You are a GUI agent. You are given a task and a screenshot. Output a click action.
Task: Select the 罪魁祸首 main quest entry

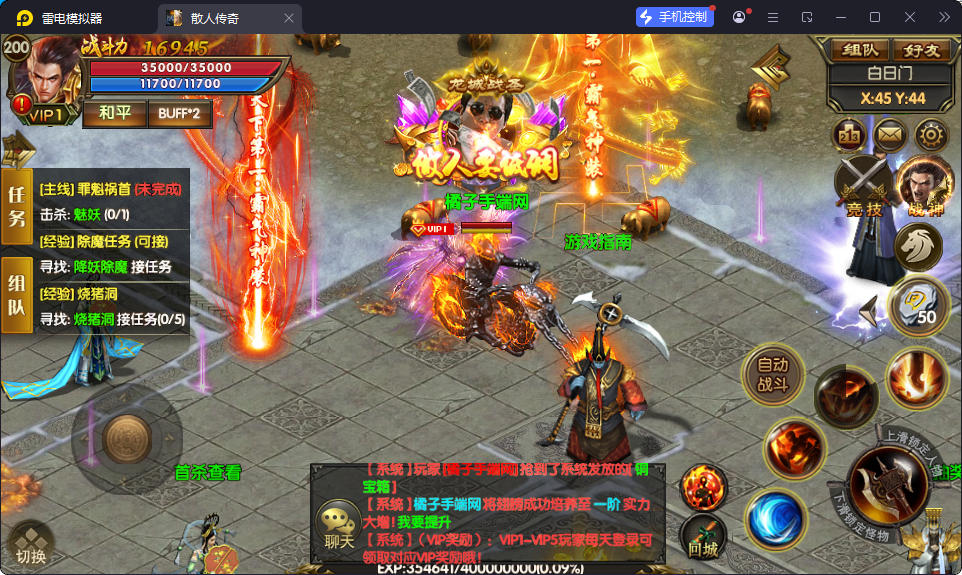(x=111, y=189)
